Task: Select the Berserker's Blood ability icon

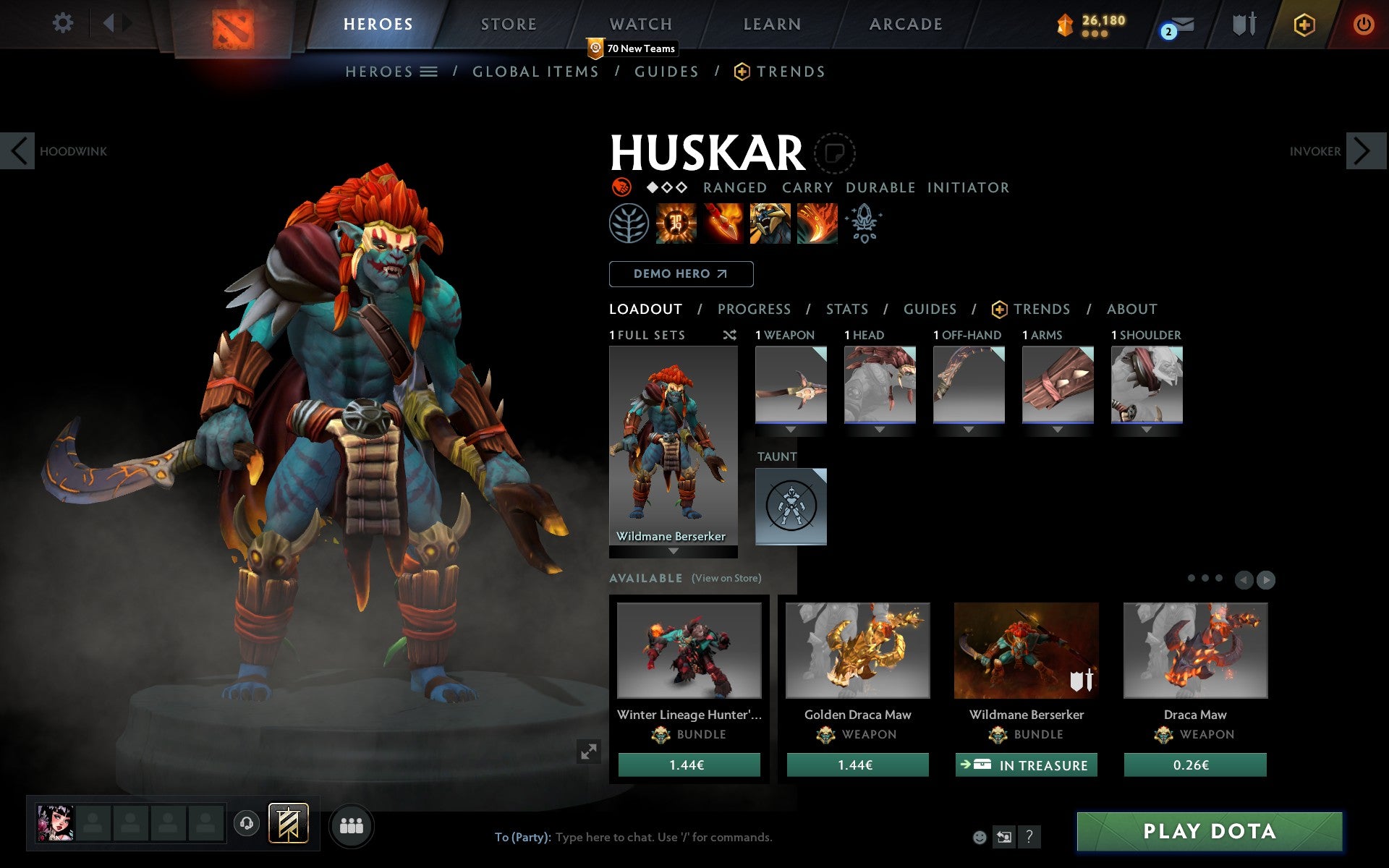Action: point(770,224)
